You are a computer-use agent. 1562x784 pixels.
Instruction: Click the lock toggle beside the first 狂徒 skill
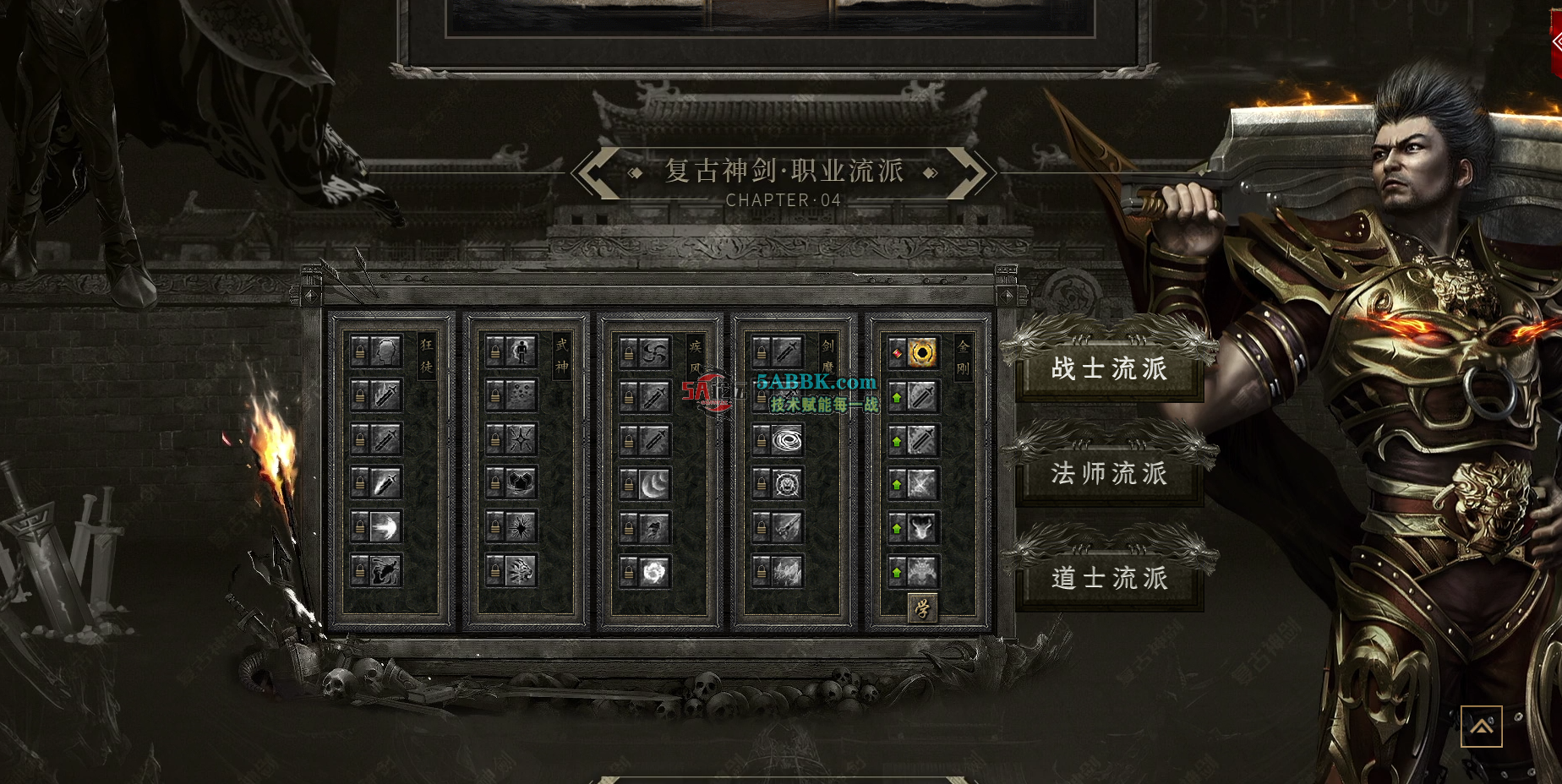(359, 352)
